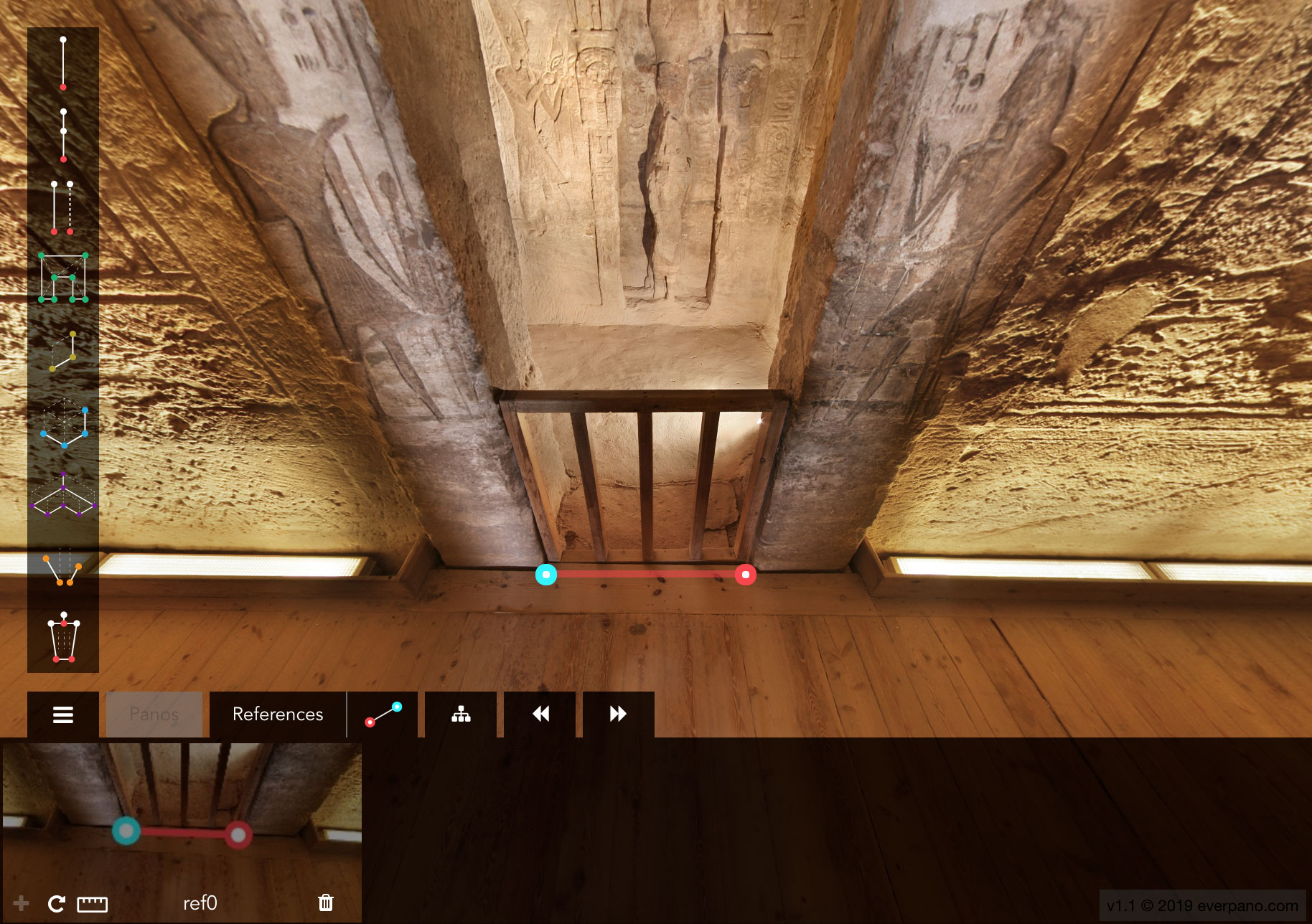Select the purple floor grid tool

coord(63,495)
